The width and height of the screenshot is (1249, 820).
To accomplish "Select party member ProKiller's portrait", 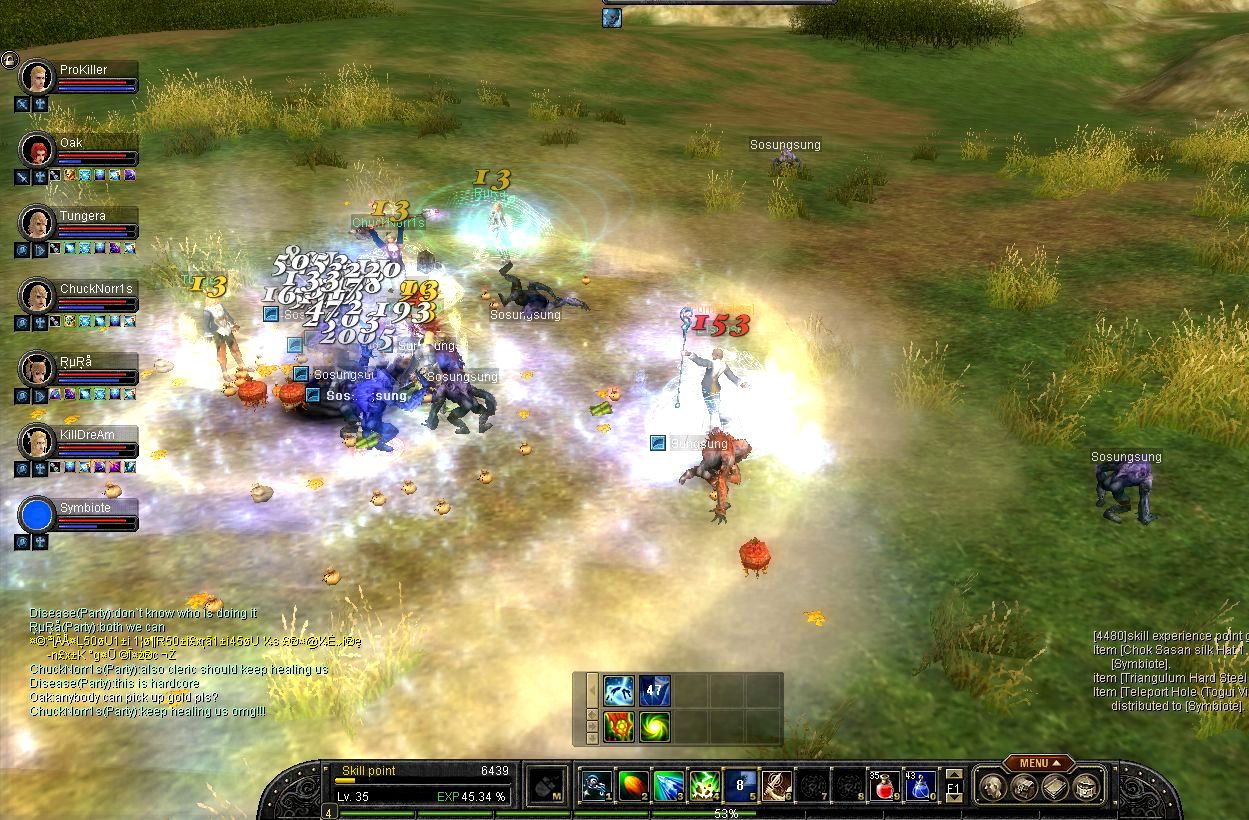I will (37, 77).
